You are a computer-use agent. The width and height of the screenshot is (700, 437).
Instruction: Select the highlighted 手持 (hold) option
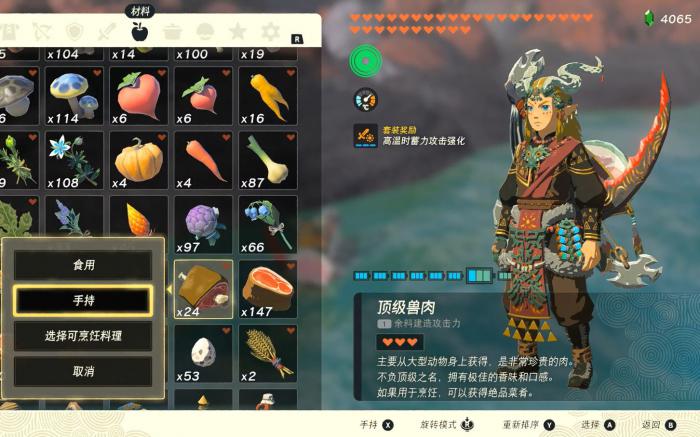click(x=83, y=300)
